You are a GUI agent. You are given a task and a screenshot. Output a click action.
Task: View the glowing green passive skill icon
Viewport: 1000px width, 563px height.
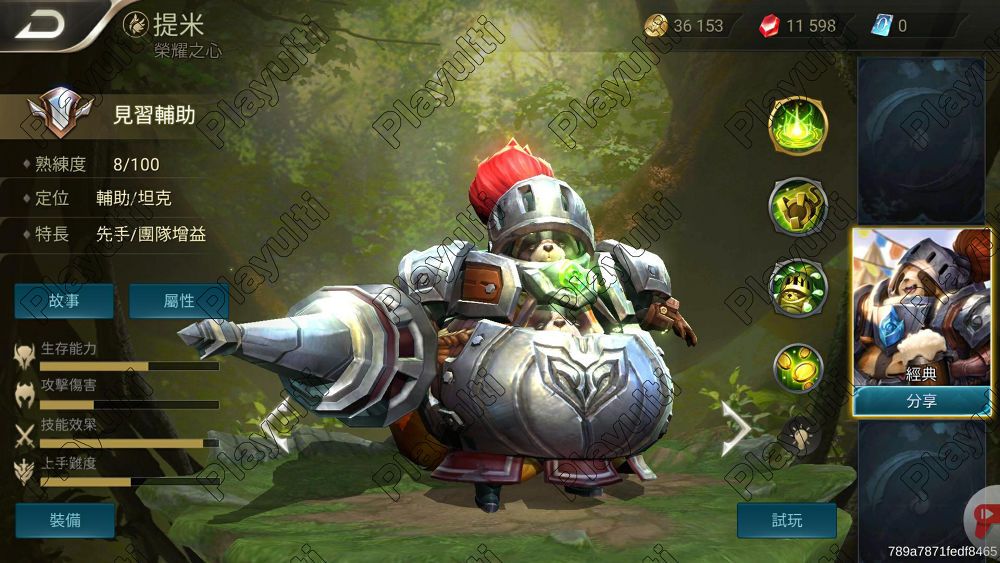click(797, 126)
